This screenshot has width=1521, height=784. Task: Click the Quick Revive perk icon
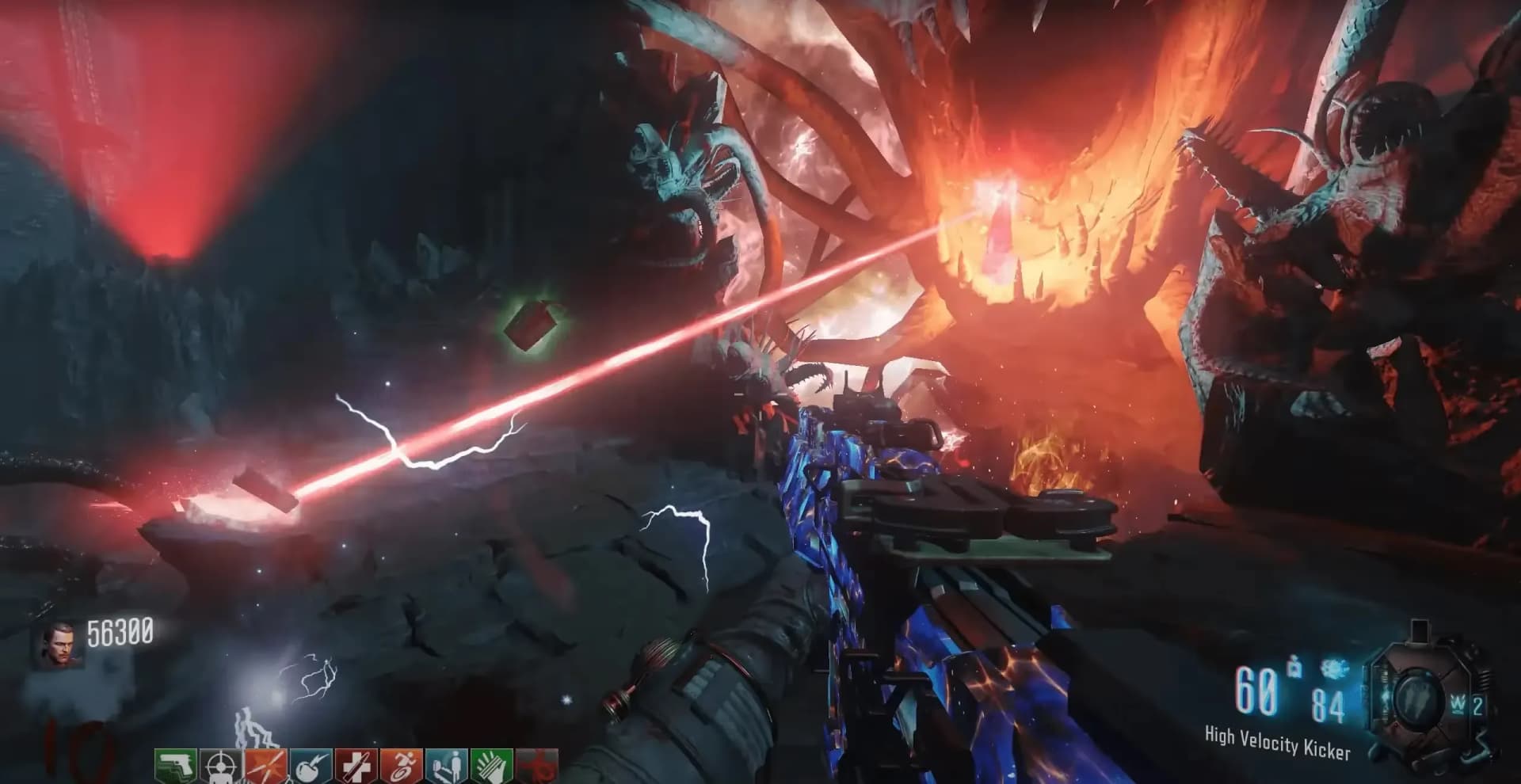coord(446,765)
